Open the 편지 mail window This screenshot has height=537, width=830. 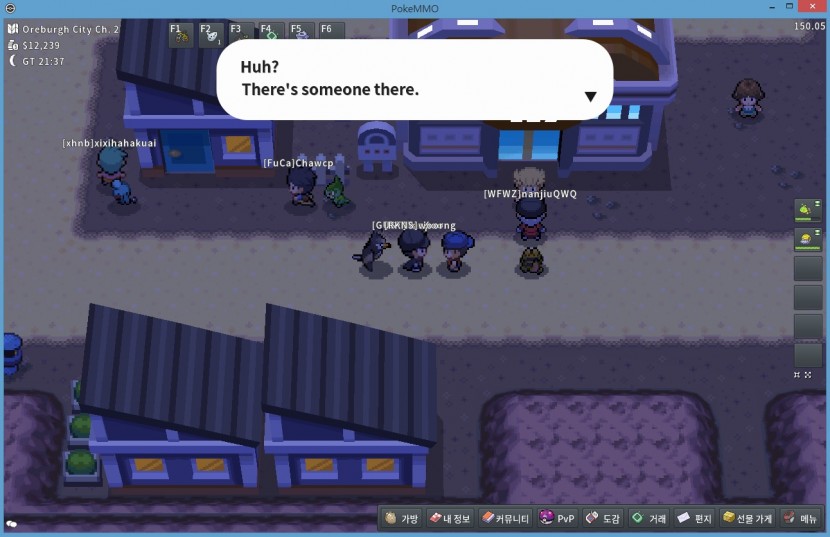[694, 518]
